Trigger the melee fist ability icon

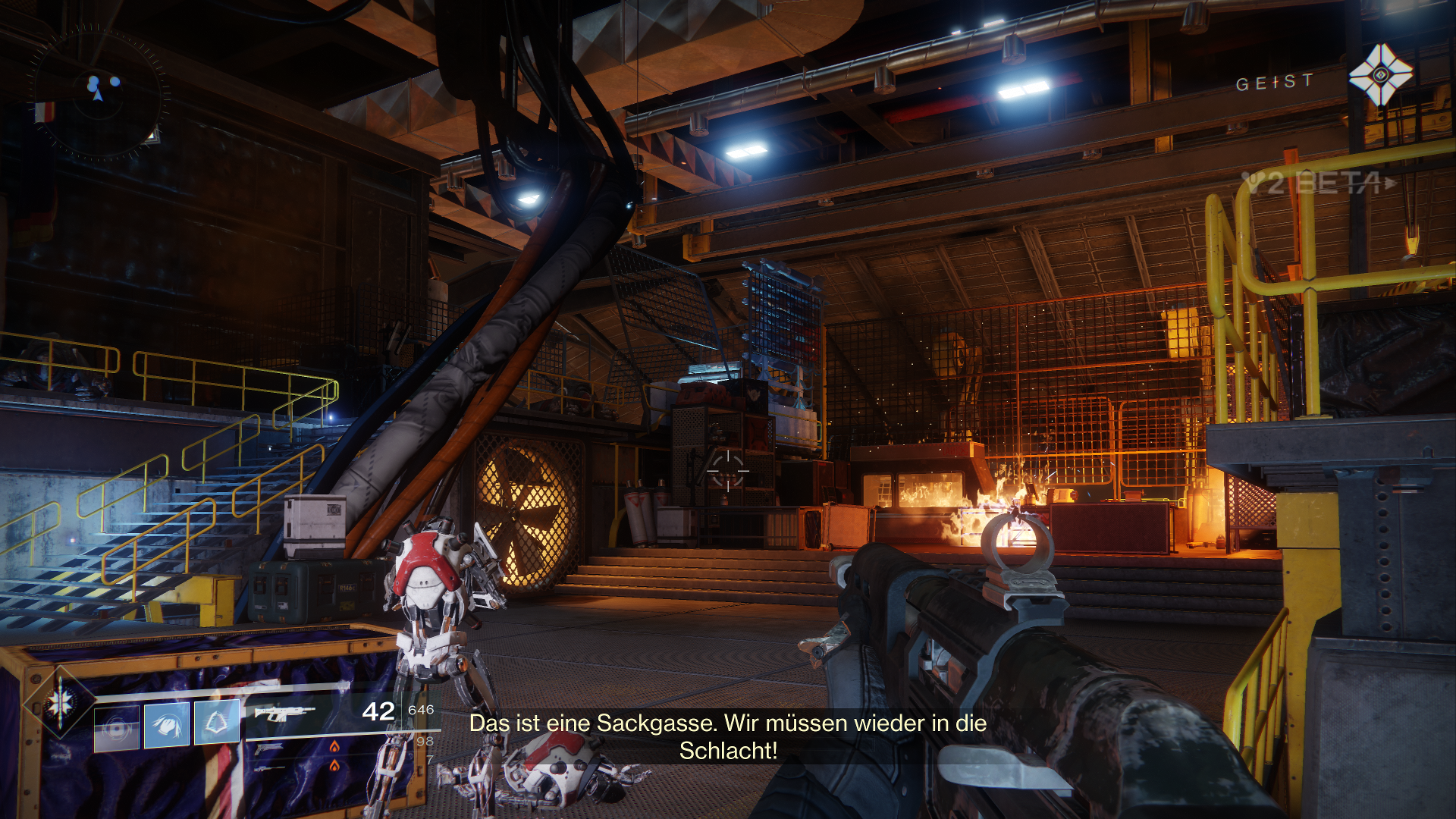point(167,725)
